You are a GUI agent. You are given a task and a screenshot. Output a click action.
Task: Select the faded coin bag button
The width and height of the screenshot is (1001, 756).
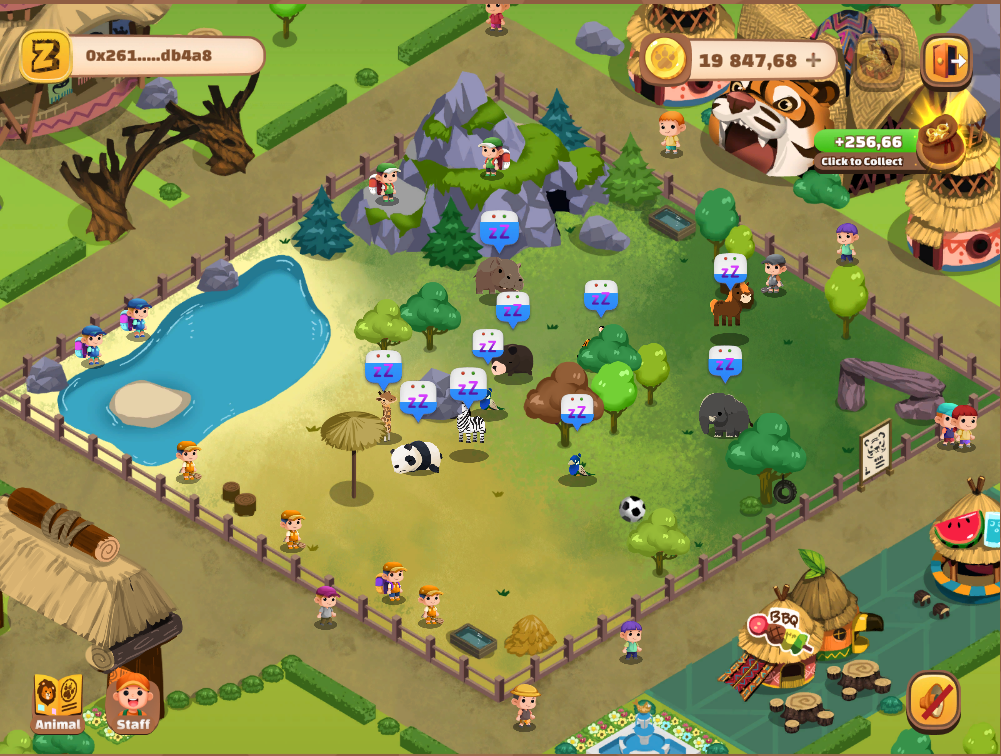coord(880,61)
